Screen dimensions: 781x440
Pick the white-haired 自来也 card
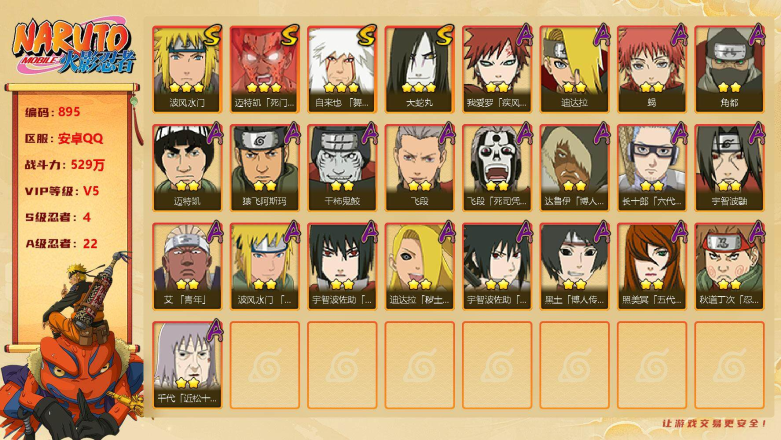342,66
